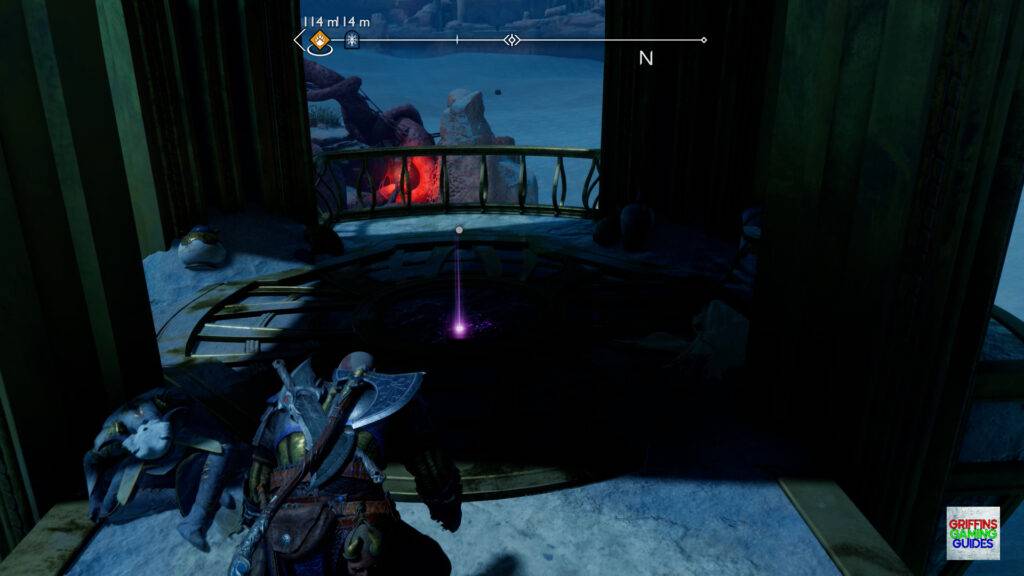Click the North 'N' indicator on compass
Screen dimensions: 1024x576
[x=646, y=58]
